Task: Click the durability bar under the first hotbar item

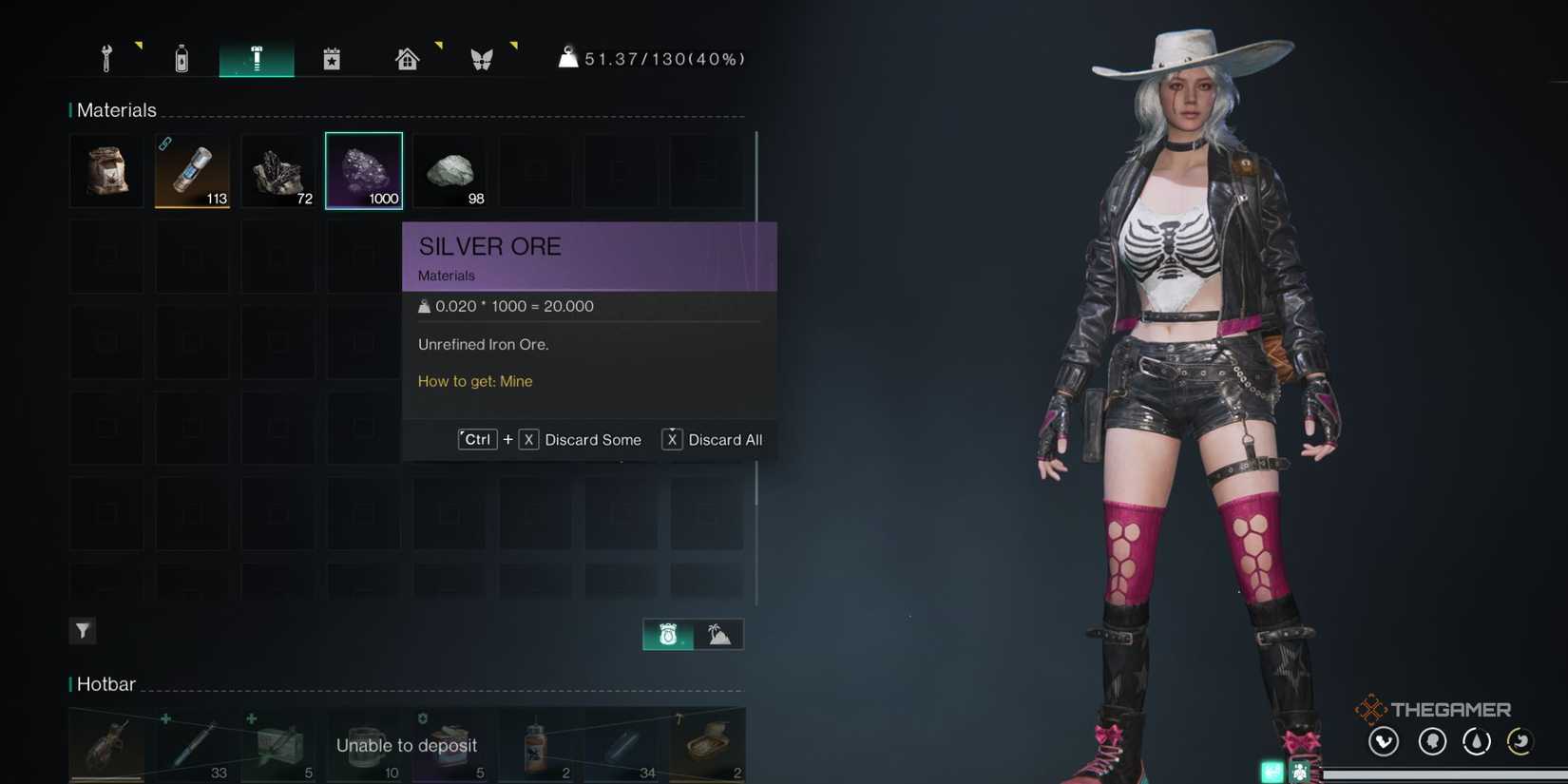Action: pyautogui.click(x=105, y=777)
